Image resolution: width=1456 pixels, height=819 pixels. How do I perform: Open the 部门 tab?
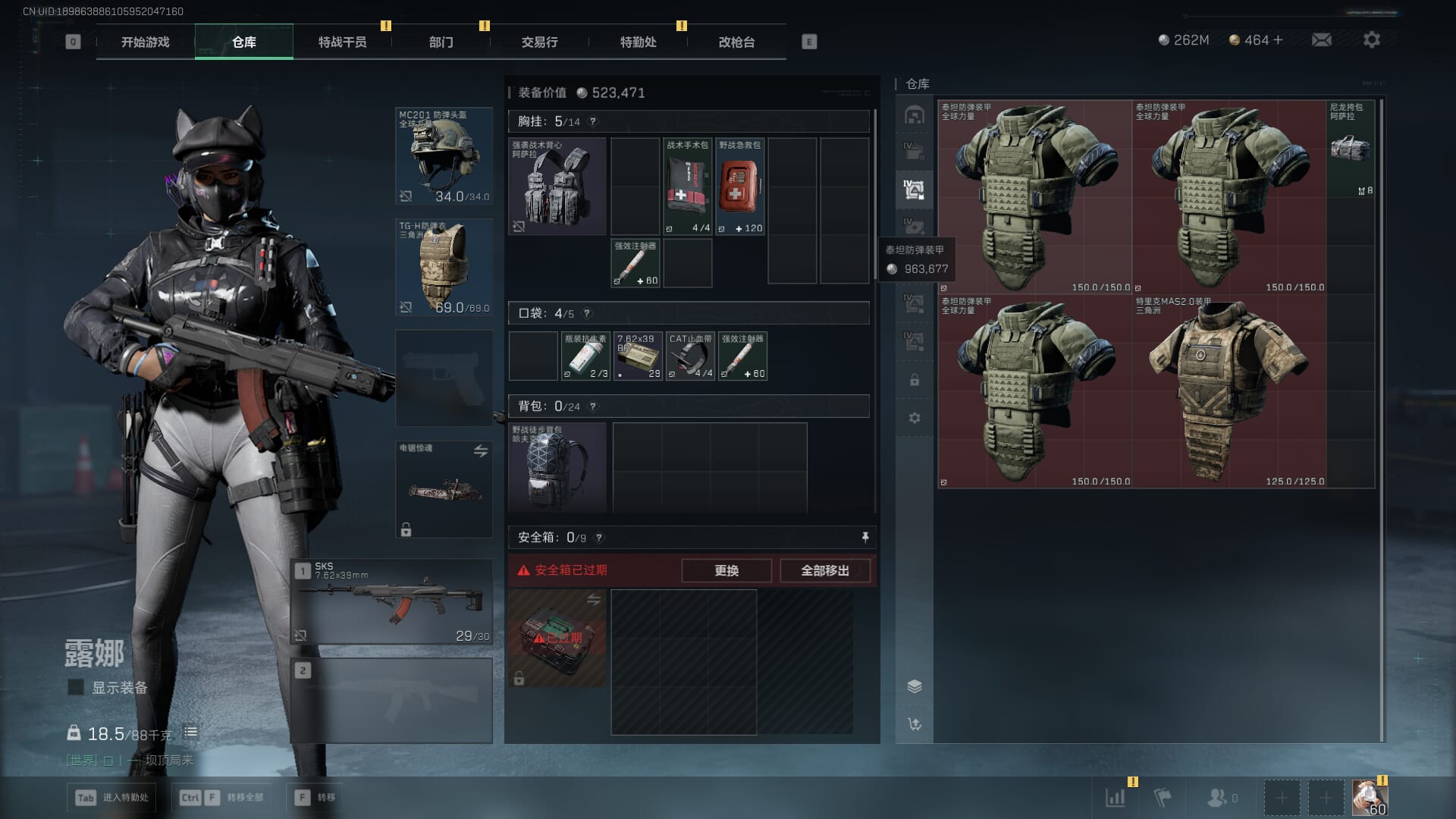pyautogui.click(x=441, y=42)
